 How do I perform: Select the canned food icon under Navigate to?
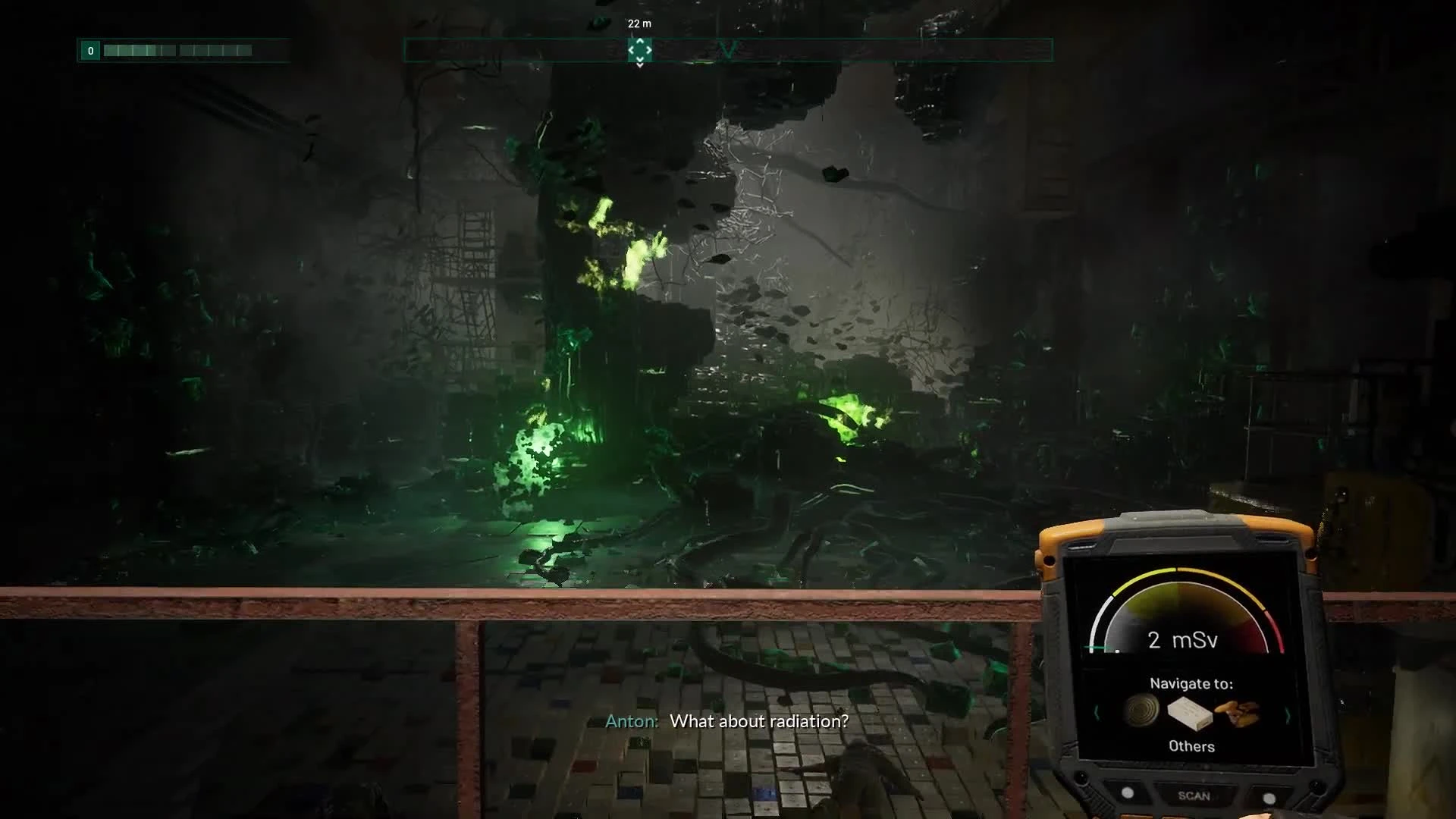1142,711
